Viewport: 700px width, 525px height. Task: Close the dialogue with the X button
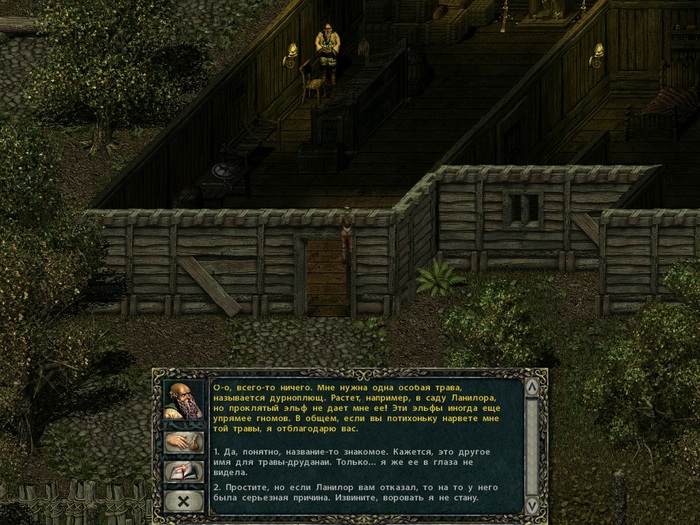183,499
